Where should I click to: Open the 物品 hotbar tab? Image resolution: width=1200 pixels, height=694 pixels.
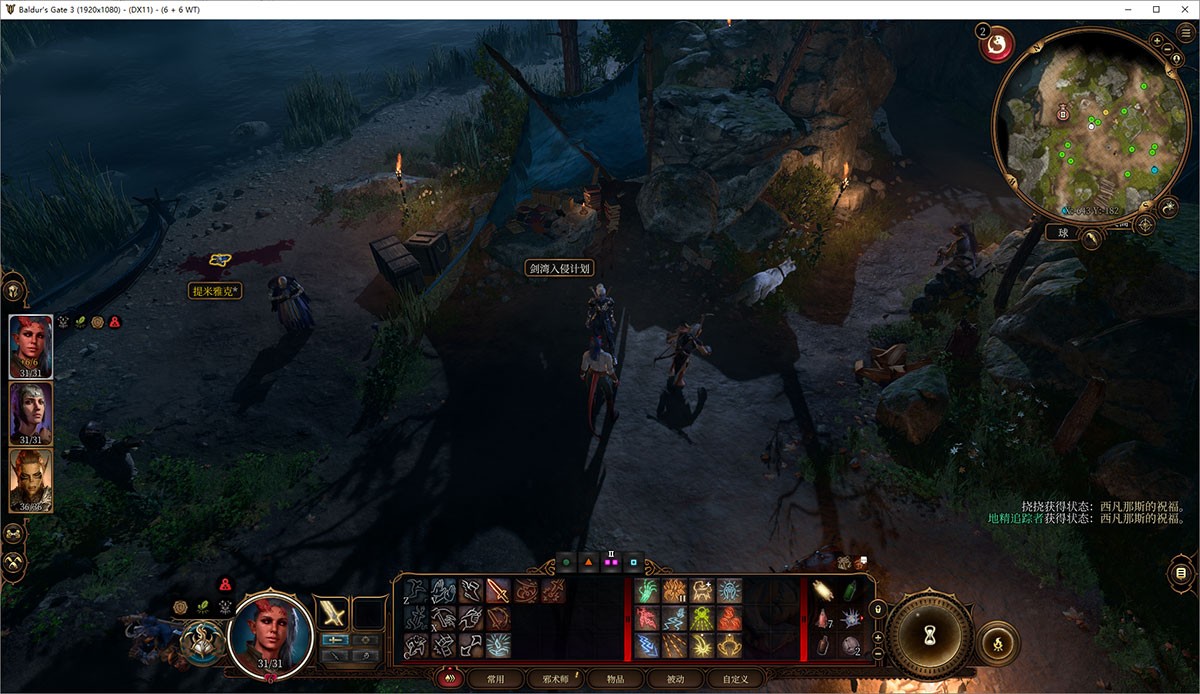[x=616, y=679]
